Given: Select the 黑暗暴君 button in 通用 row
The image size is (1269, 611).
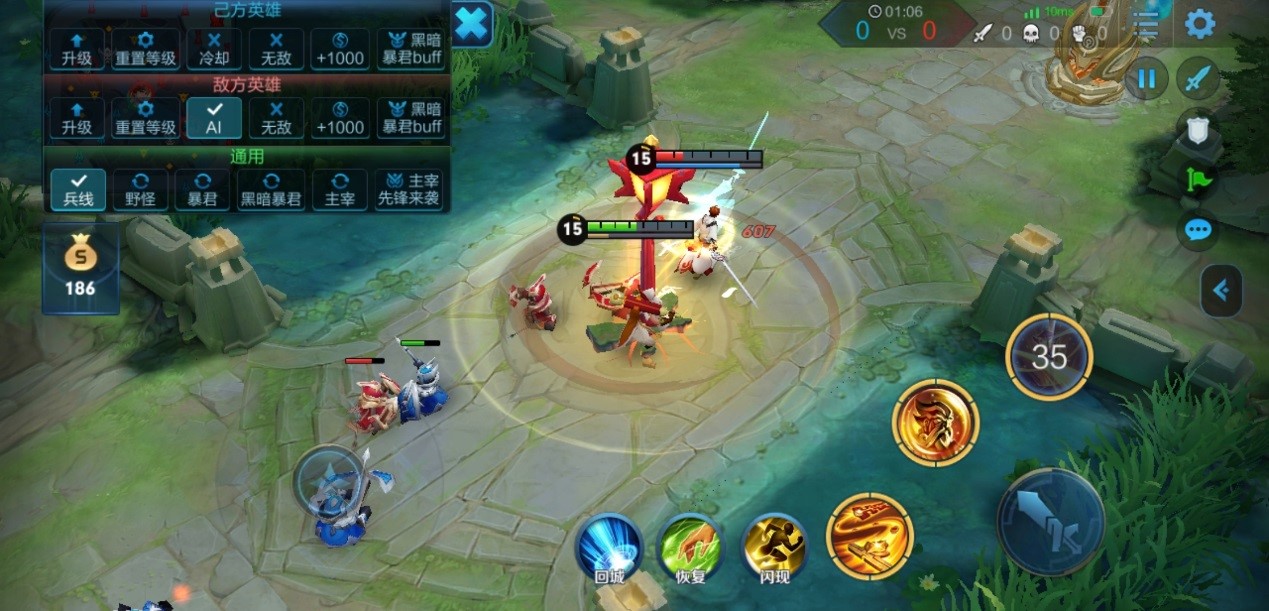Looking at the screenshot, I should [269, 188].
